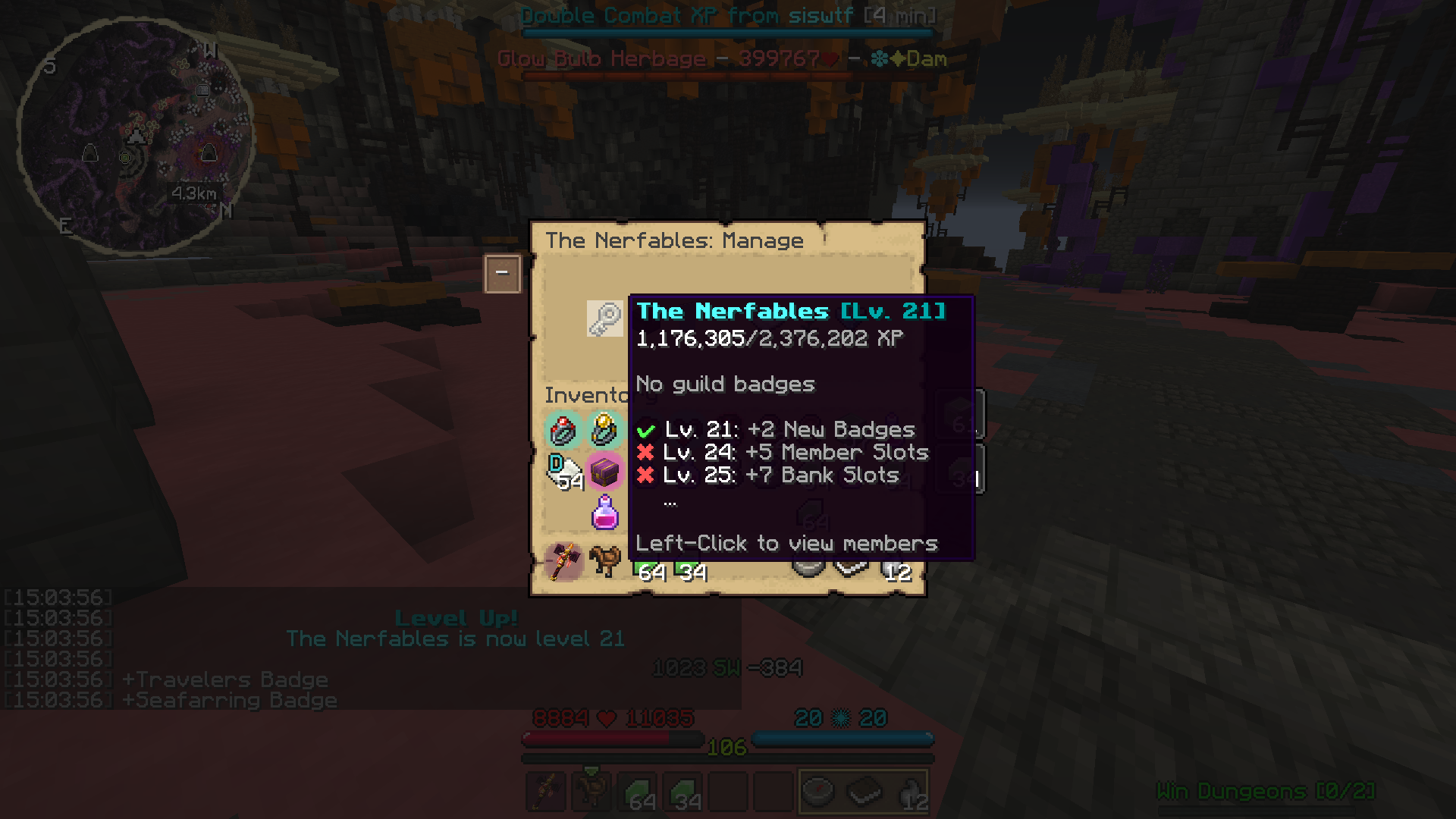Click the minus button beside the guild window
This screenshot has width=1456, height=819.
tap(502, 273)
